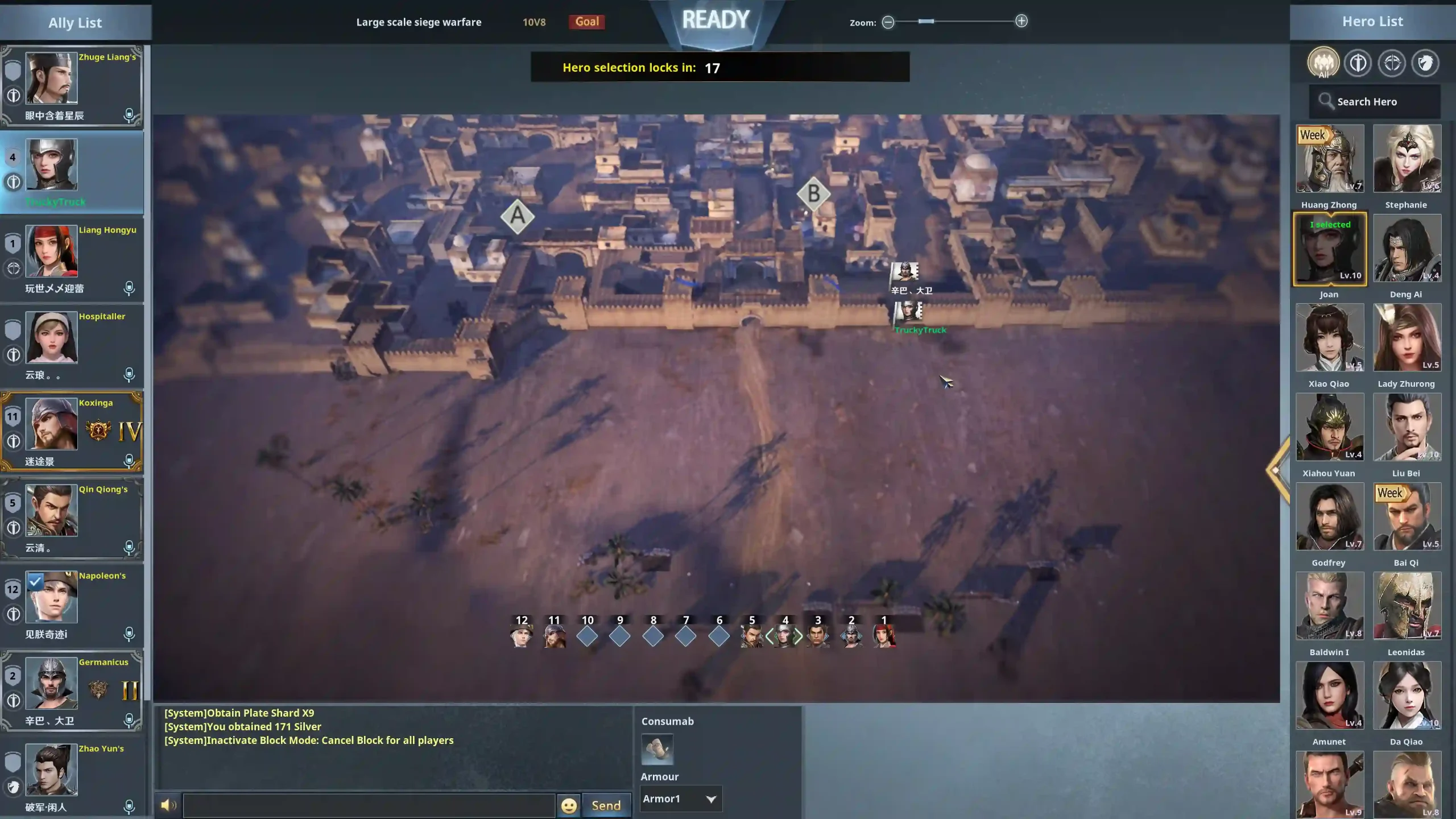Click the Search Hero field
Viewport: 1456px width, 819px height.
click(1374, 102)
